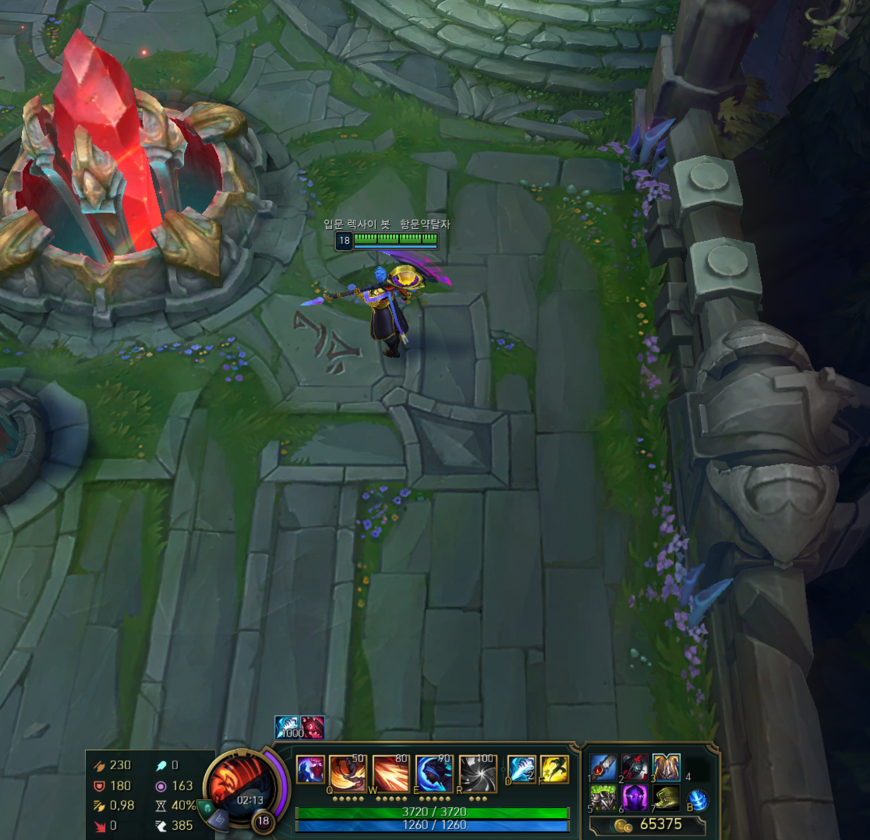Cast the W ability with red streaks
870x840 pixels.
[x=391, y=773]
